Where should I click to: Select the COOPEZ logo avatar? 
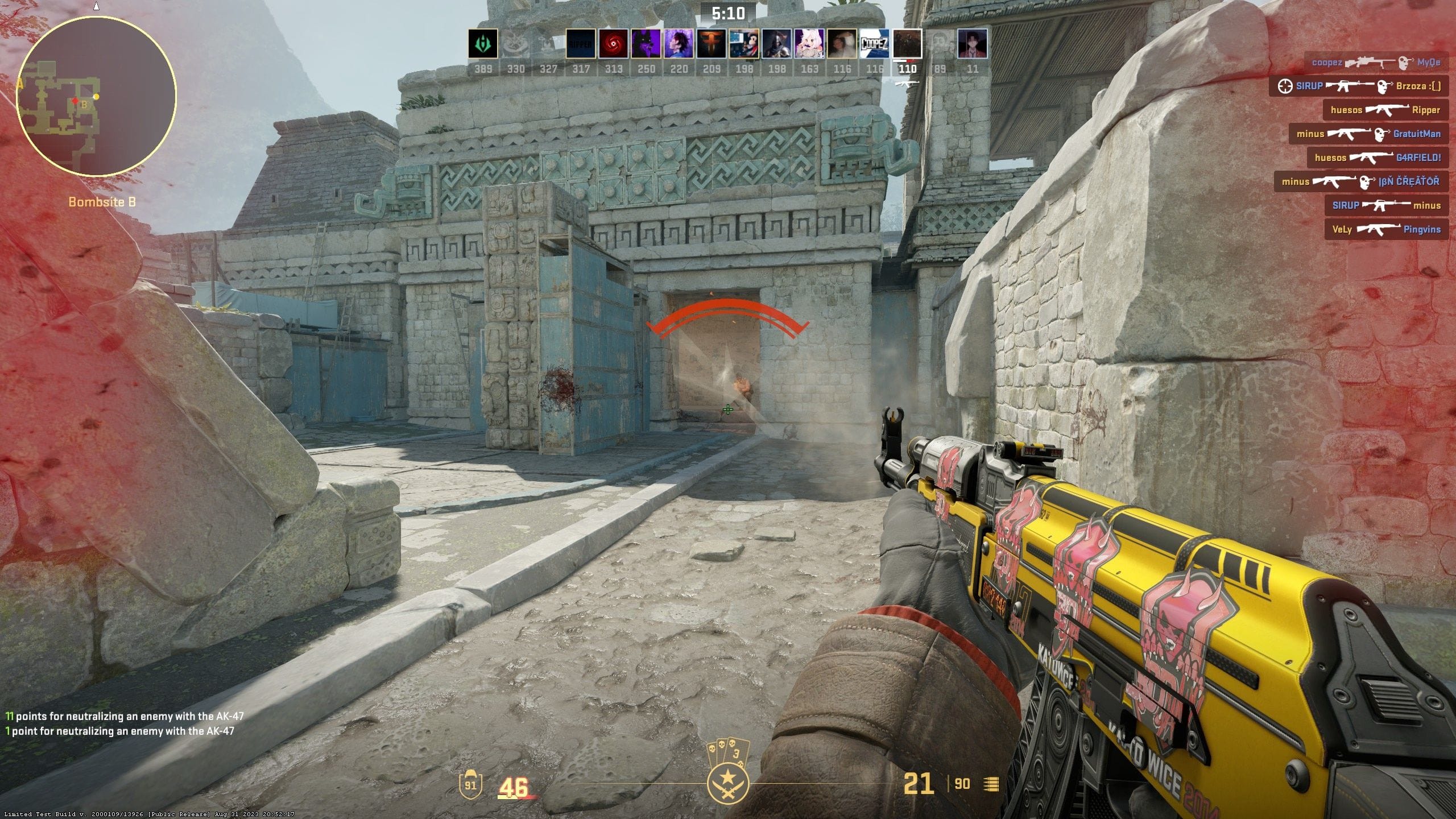click(x=875, y=44)
